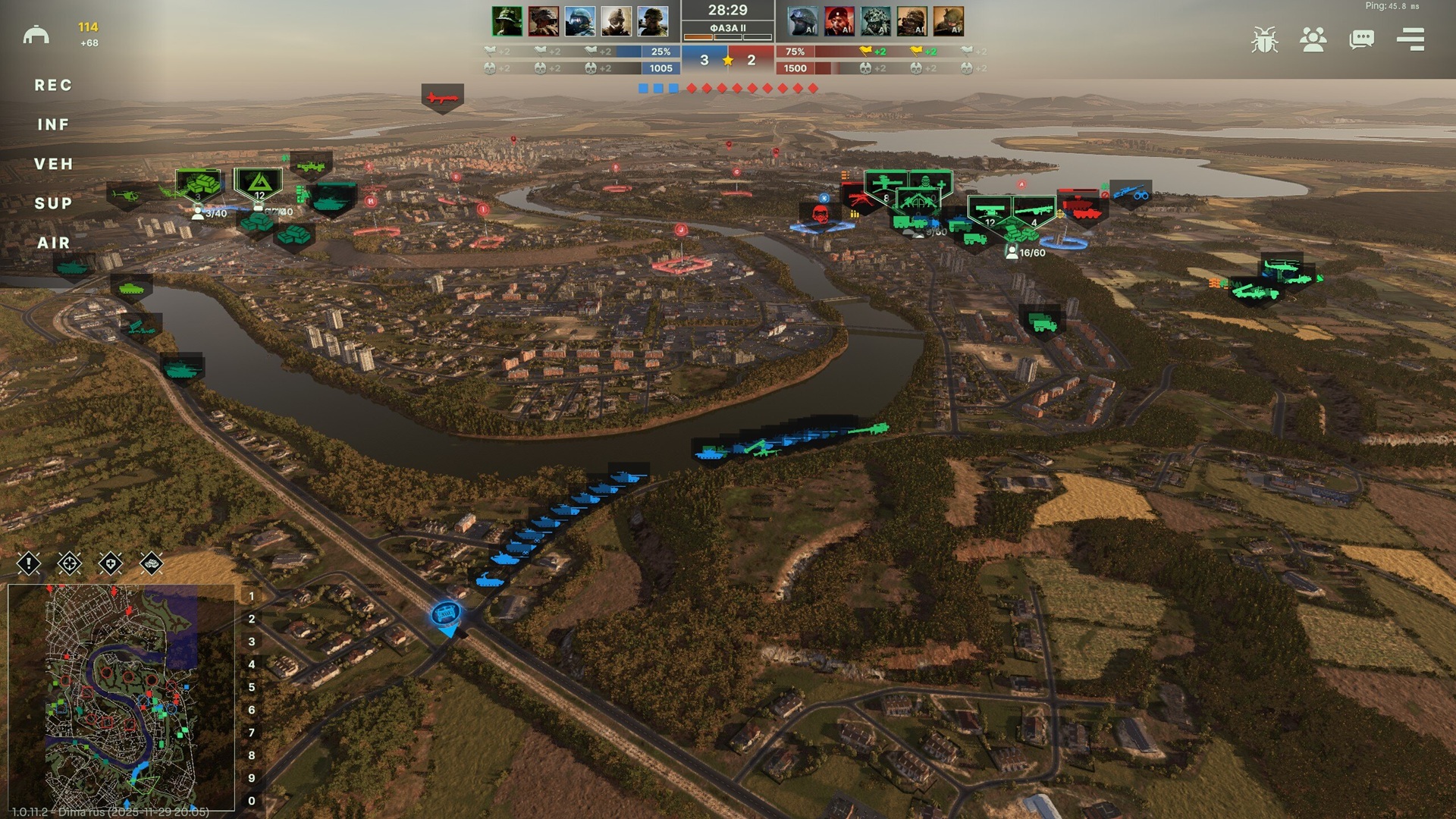Open the REC unit category

point(53,86)
